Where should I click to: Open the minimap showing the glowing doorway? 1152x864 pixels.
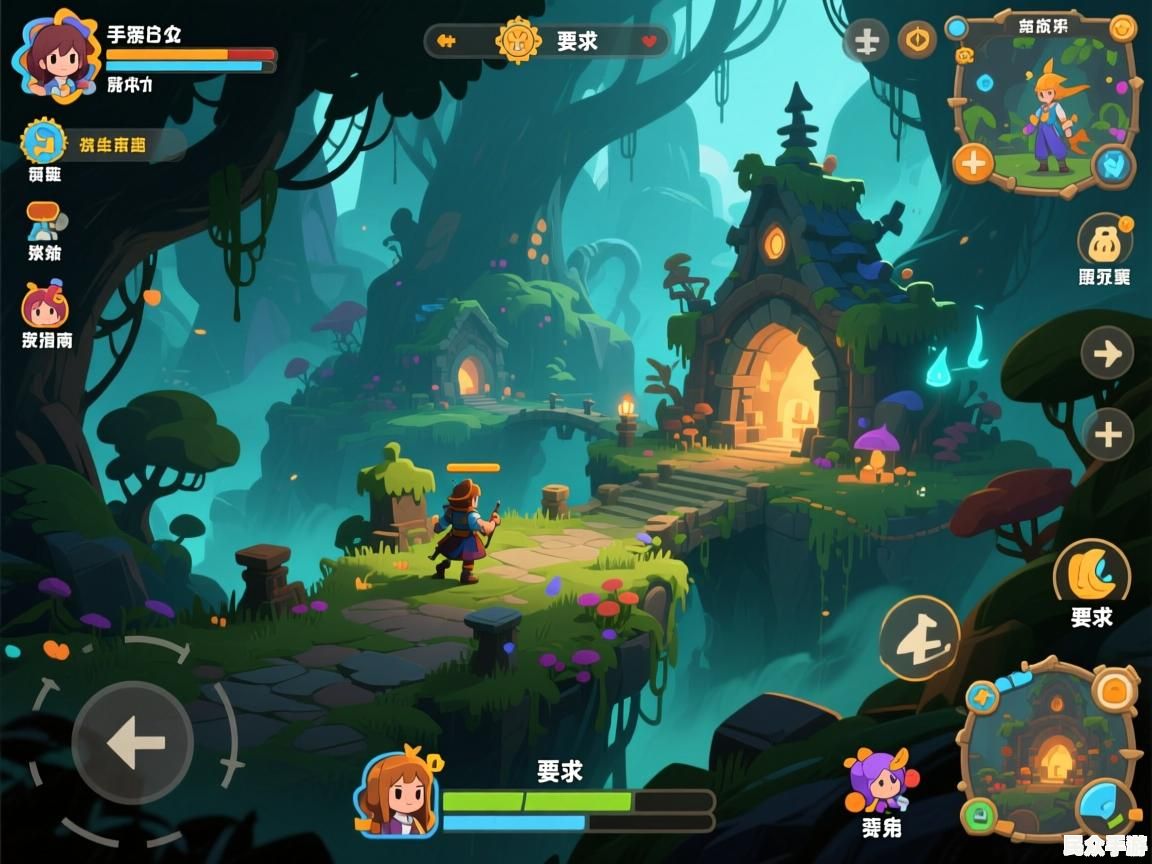(1049, 752)
